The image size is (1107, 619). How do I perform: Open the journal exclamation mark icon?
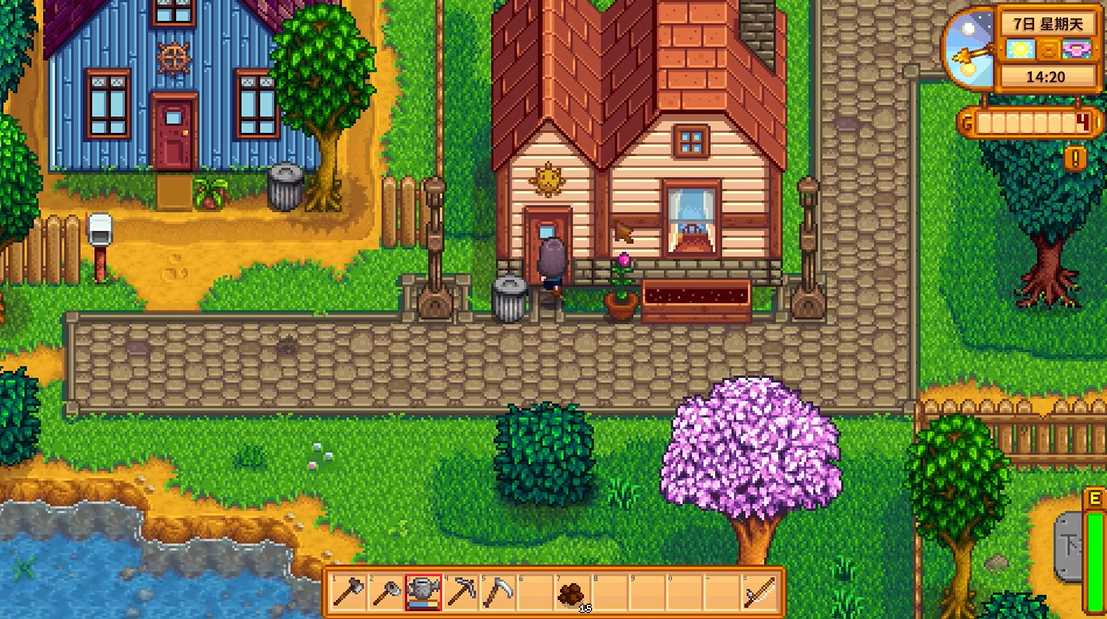tap(1075, 158)
